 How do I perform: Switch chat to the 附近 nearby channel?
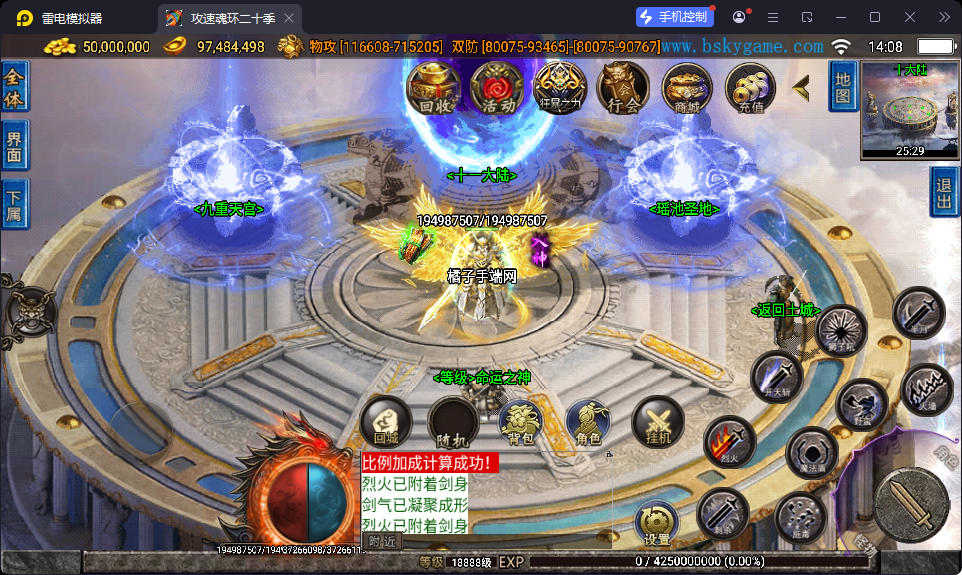[382, 541]
